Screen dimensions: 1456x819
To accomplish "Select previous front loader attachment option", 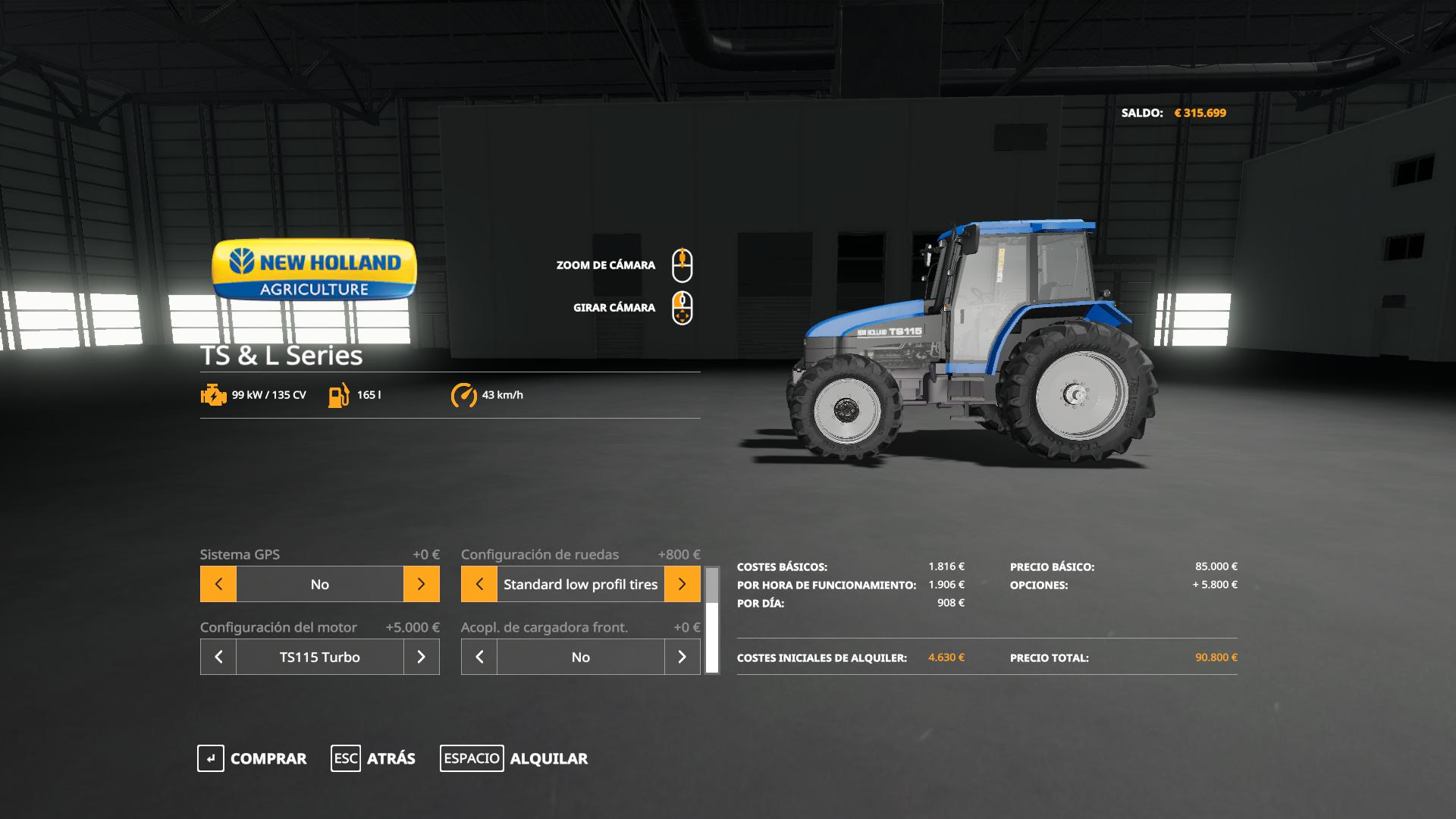I will coord(479,657).
